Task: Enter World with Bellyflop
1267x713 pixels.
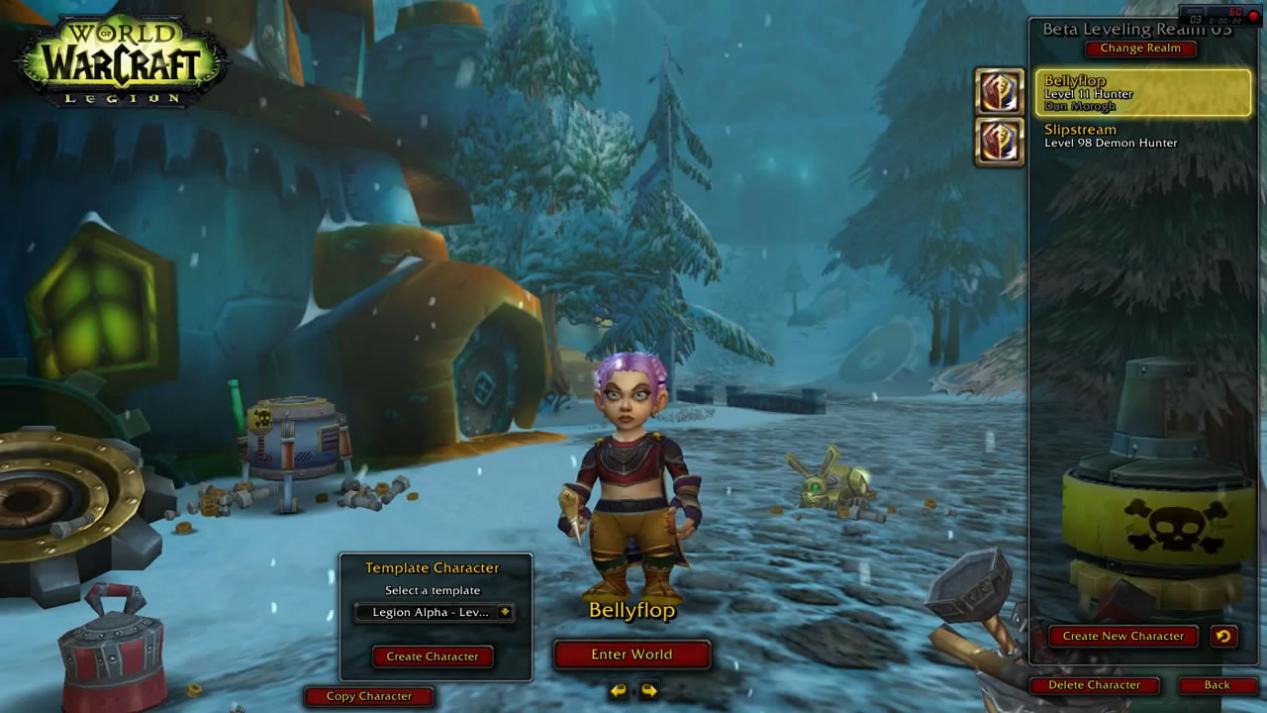Action: click(631, 655)
